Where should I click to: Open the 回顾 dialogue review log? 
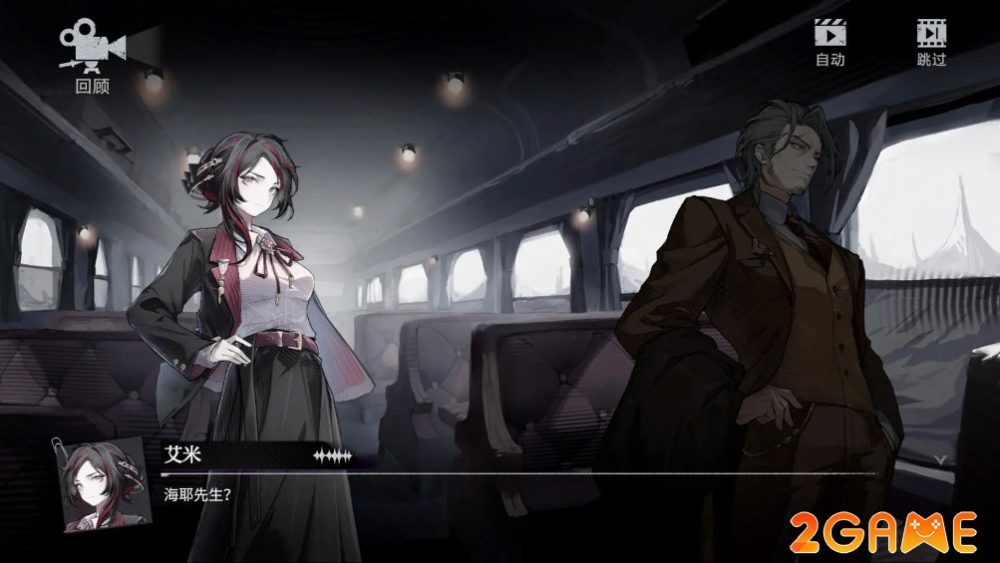click(x=92, y=58)
